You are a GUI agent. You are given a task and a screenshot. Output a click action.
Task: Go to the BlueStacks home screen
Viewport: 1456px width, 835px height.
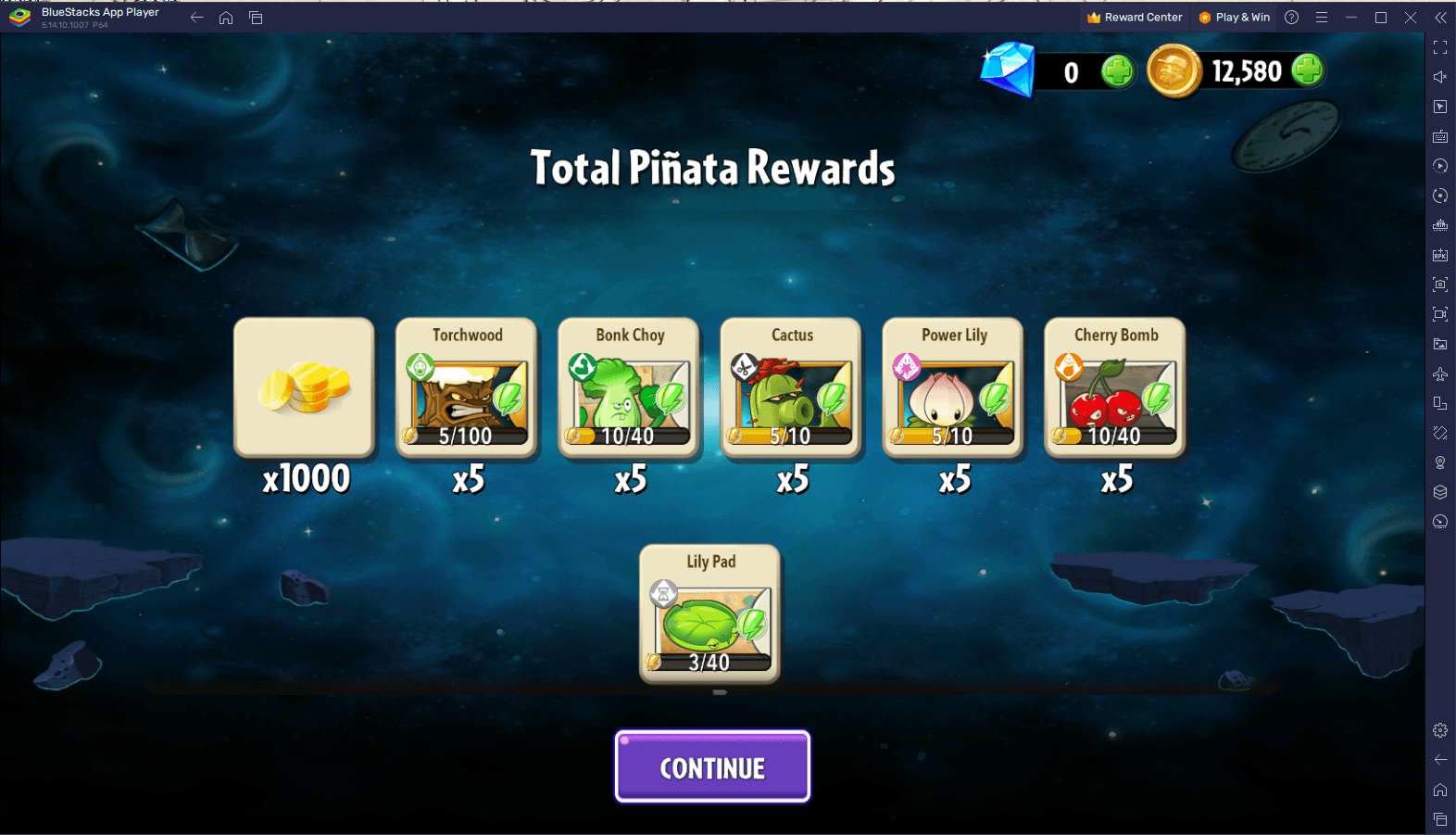pos(225,17)
